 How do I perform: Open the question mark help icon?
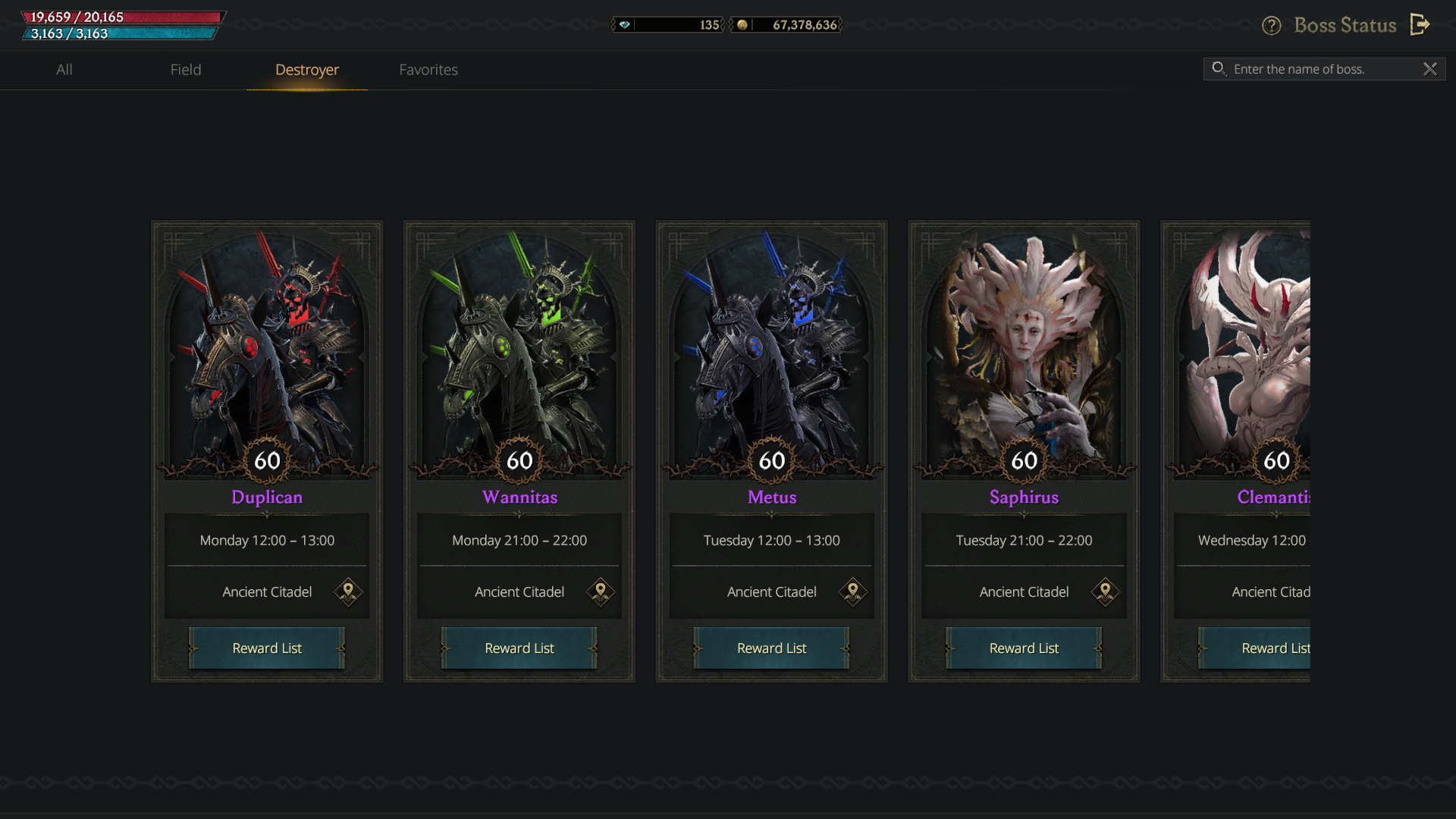1271,26
